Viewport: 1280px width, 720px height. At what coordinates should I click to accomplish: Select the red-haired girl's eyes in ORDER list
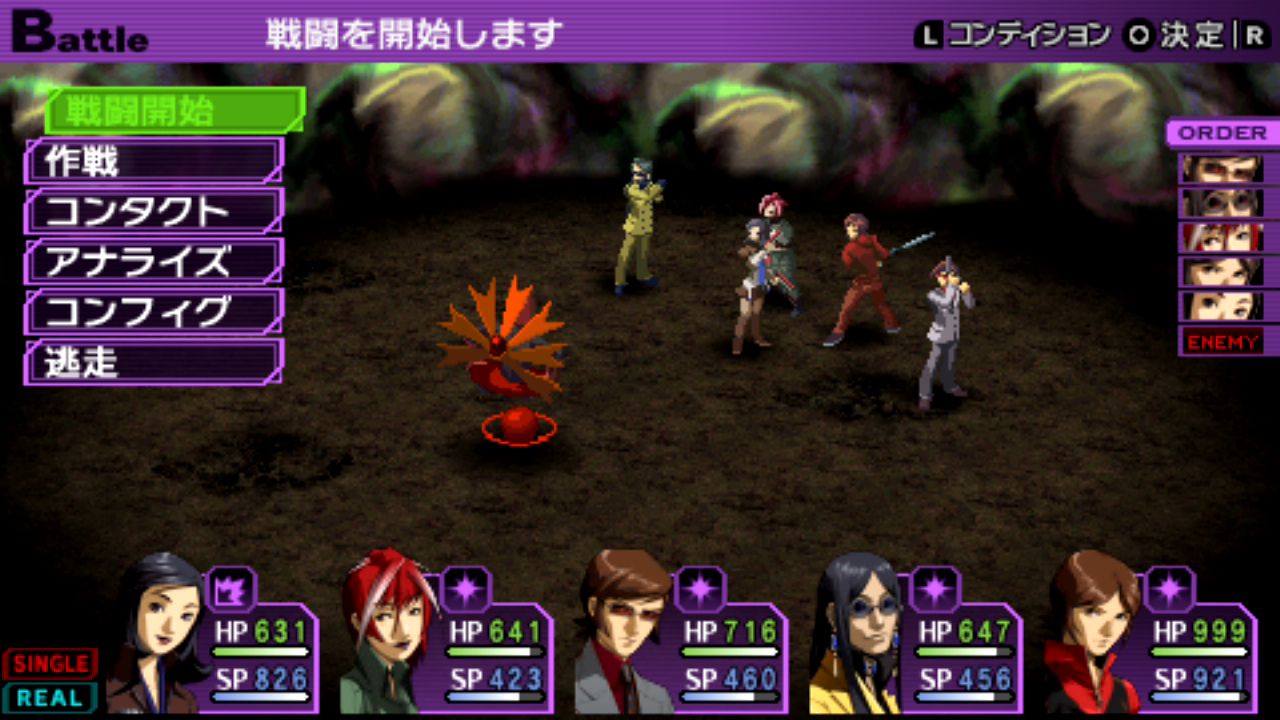[1222, 237]
